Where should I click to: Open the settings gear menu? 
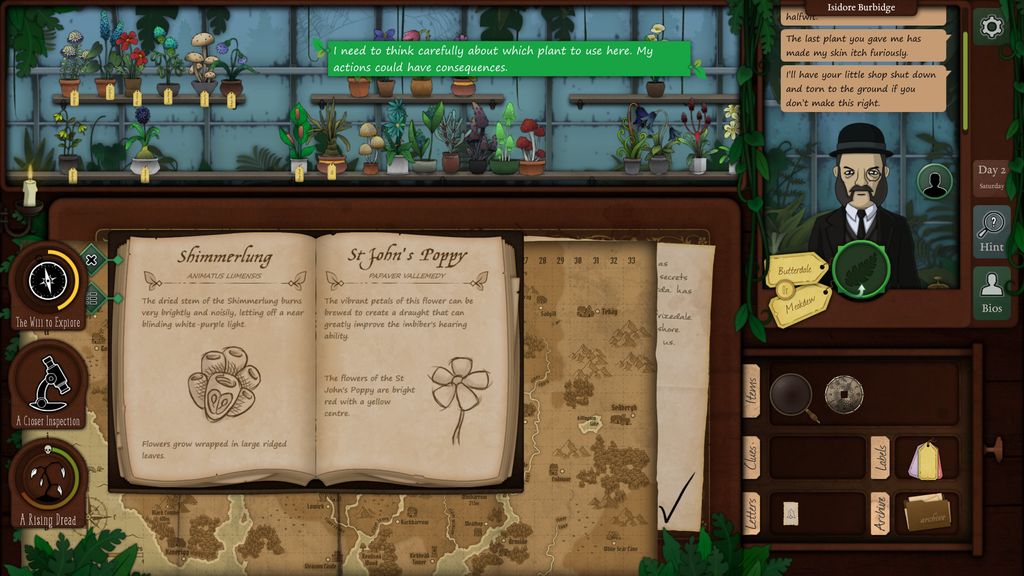pyautogui.click(x=991, y=27)
